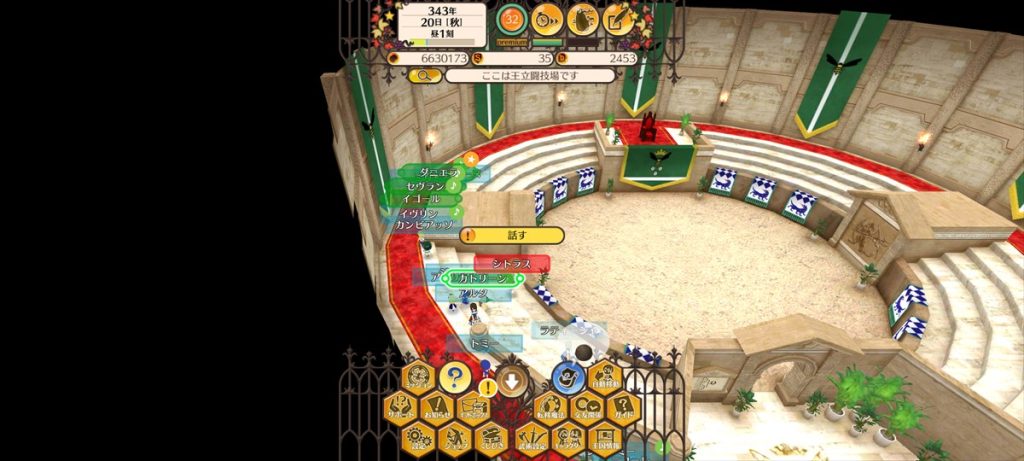Screen dimensions: 1024x461
Task: Open the 交友関係 relationships menu
Action: pos(586,408)
